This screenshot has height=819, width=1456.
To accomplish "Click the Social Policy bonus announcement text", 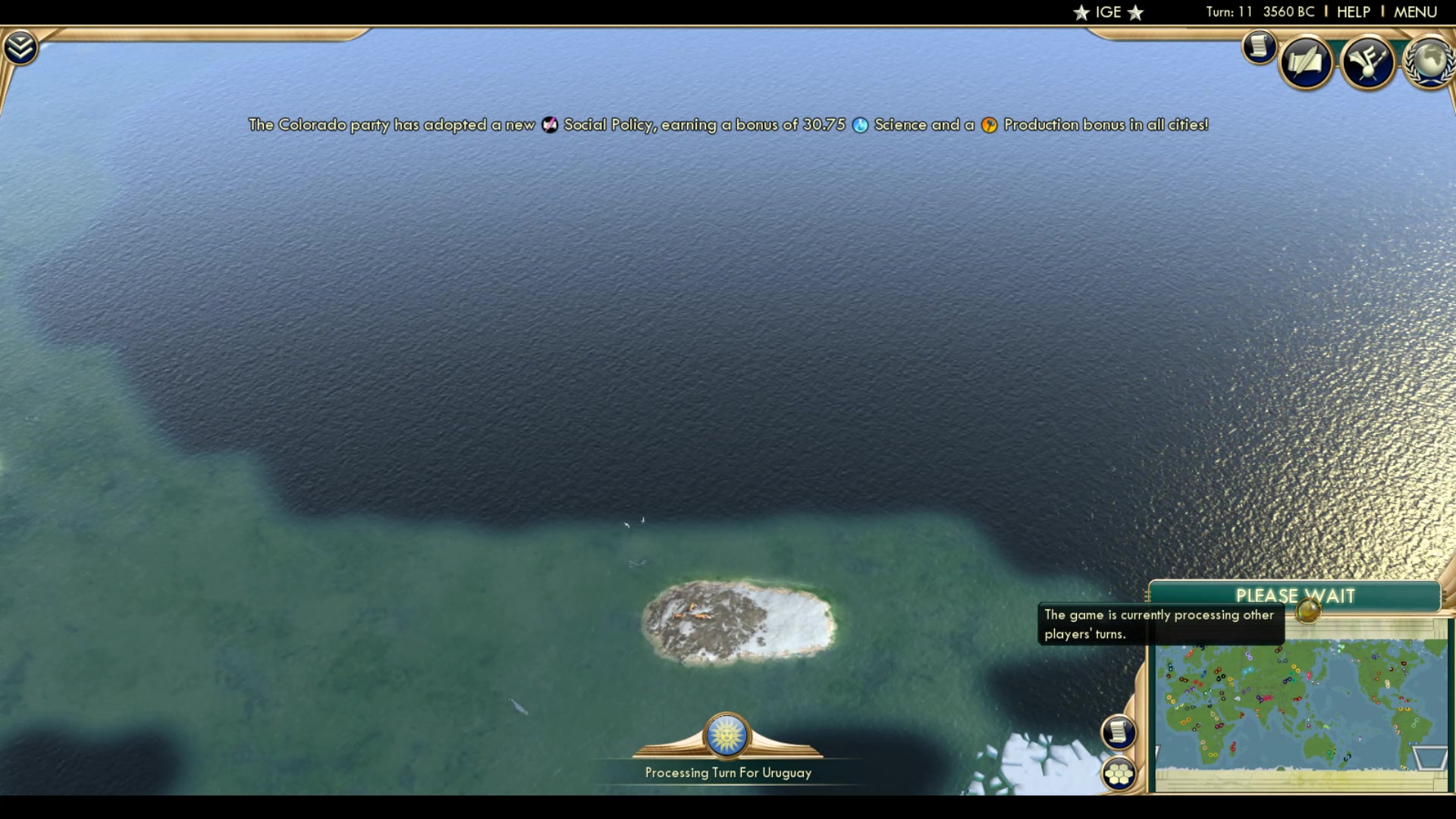I will point(728,125).
